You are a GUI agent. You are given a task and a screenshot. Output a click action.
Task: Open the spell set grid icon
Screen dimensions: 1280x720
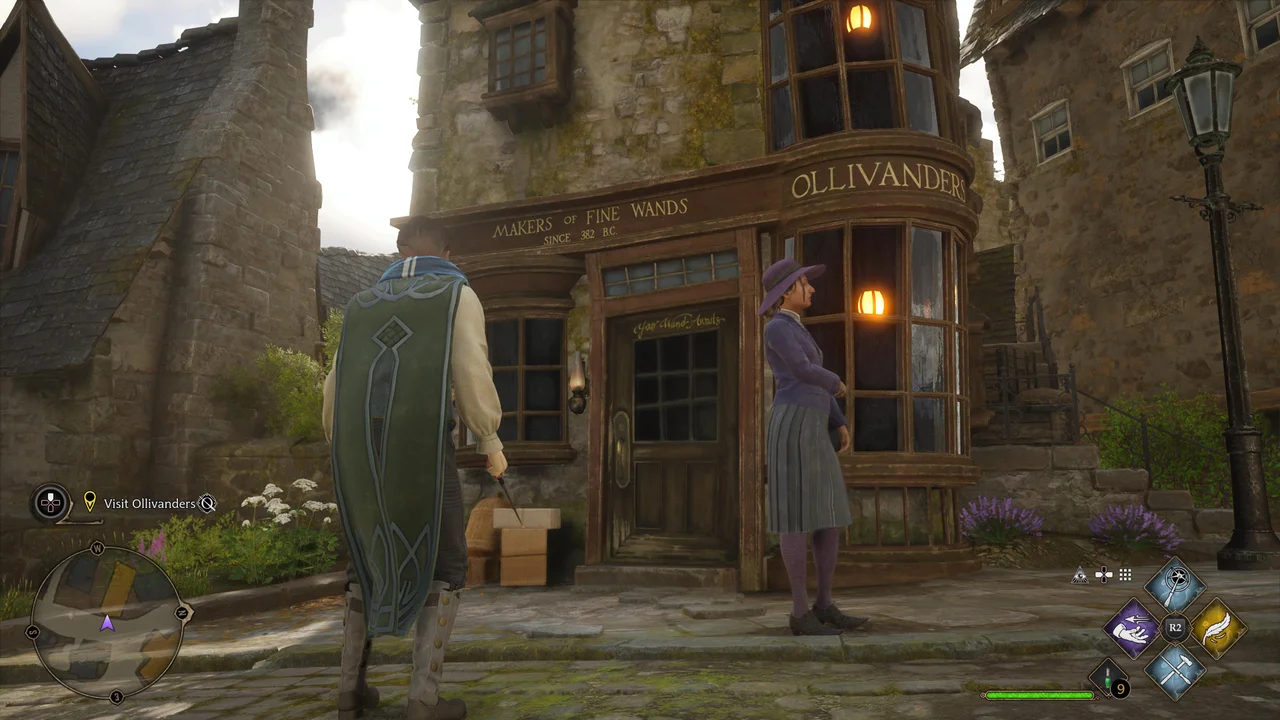[1126, 574]
